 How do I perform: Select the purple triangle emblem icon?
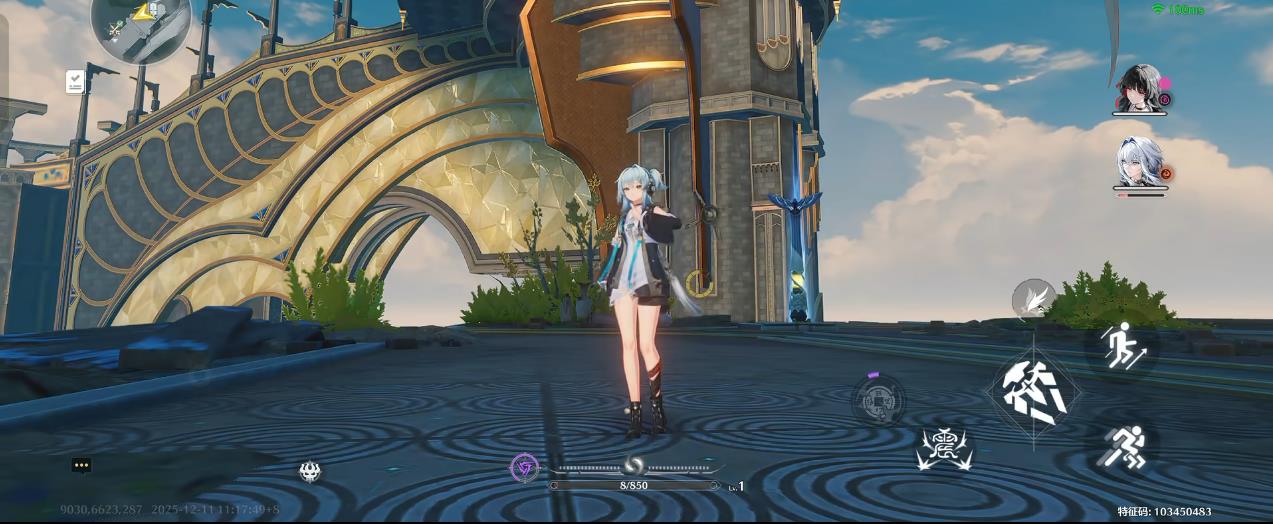[524, 467]
